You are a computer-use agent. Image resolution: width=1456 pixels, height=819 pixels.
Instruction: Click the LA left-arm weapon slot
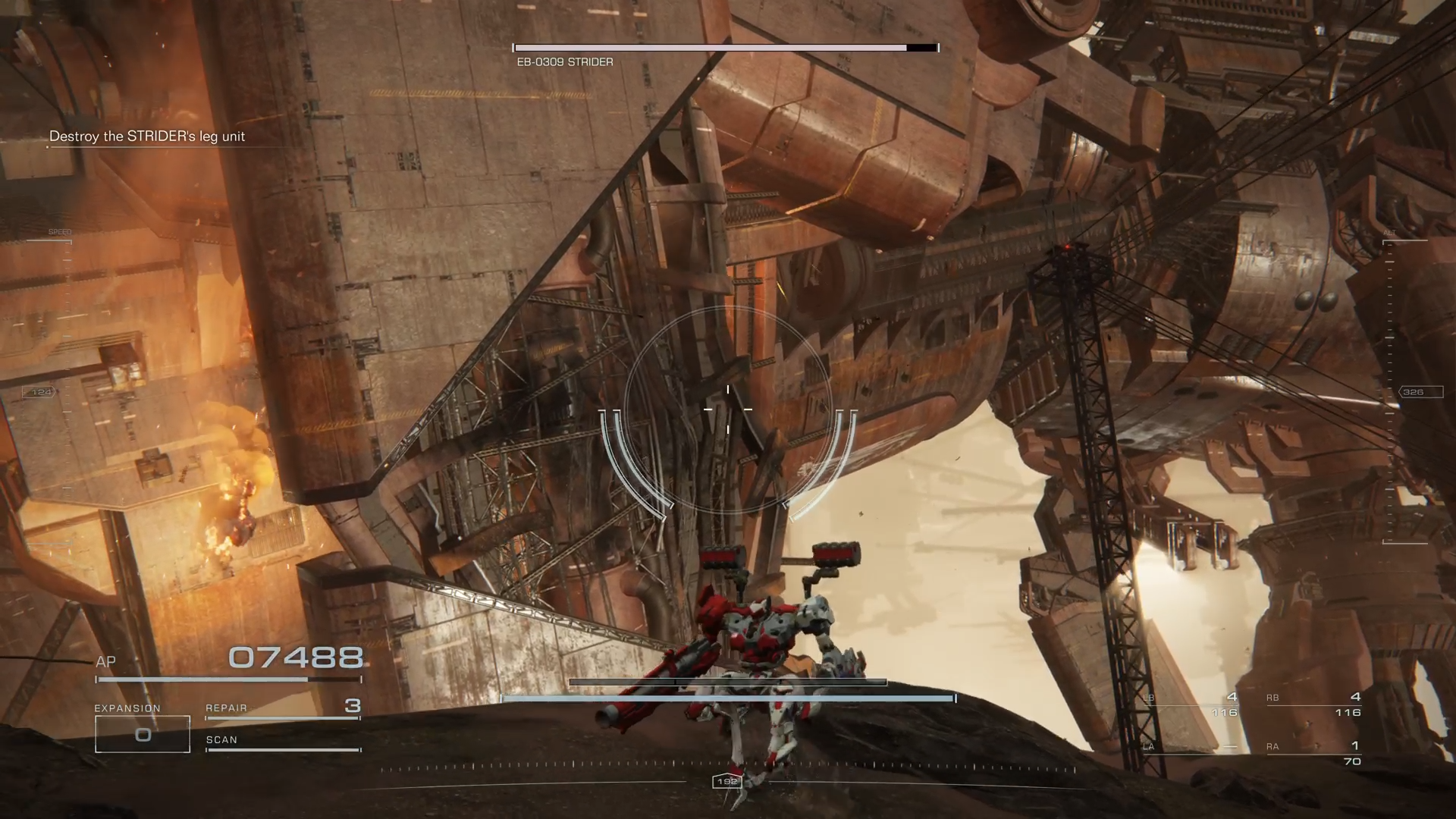point(1191,748)
